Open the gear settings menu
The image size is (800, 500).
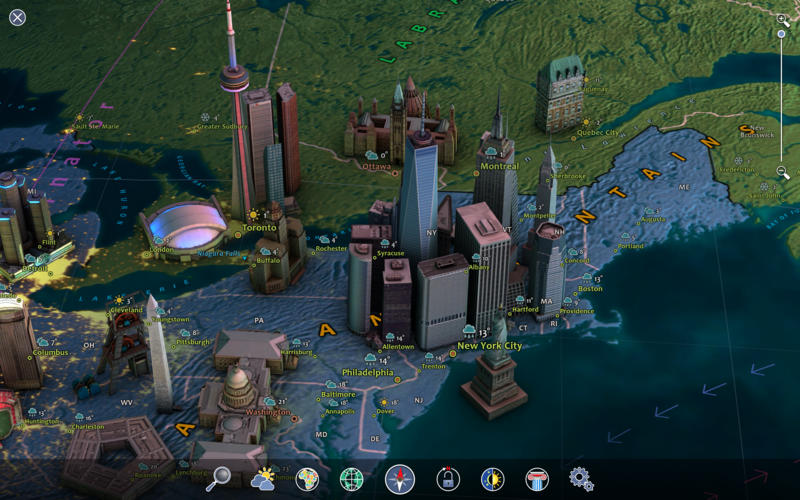click(581, 479)
